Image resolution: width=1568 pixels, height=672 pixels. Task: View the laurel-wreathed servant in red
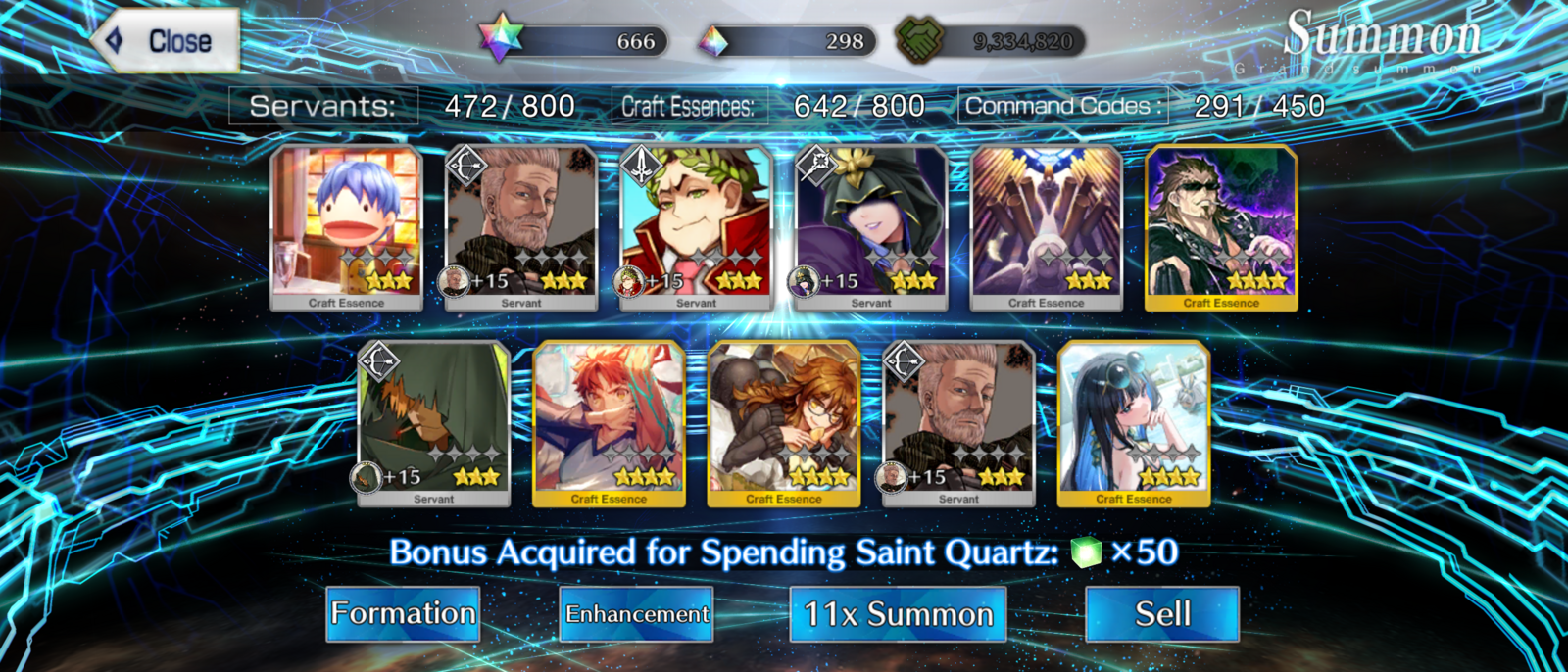point(696,227)
